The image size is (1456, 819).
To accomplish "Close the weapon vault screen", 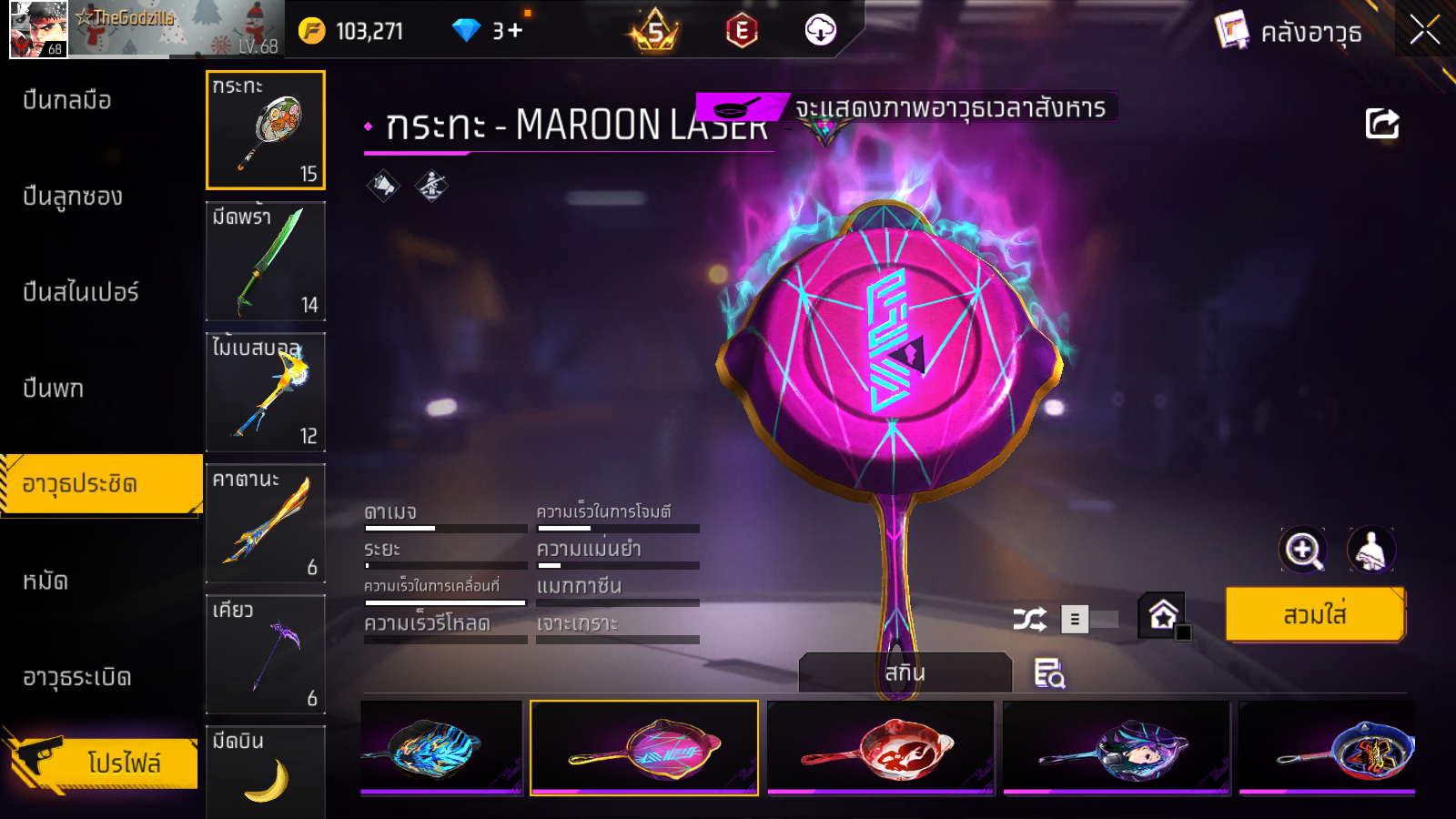I will coord(1424,30).
